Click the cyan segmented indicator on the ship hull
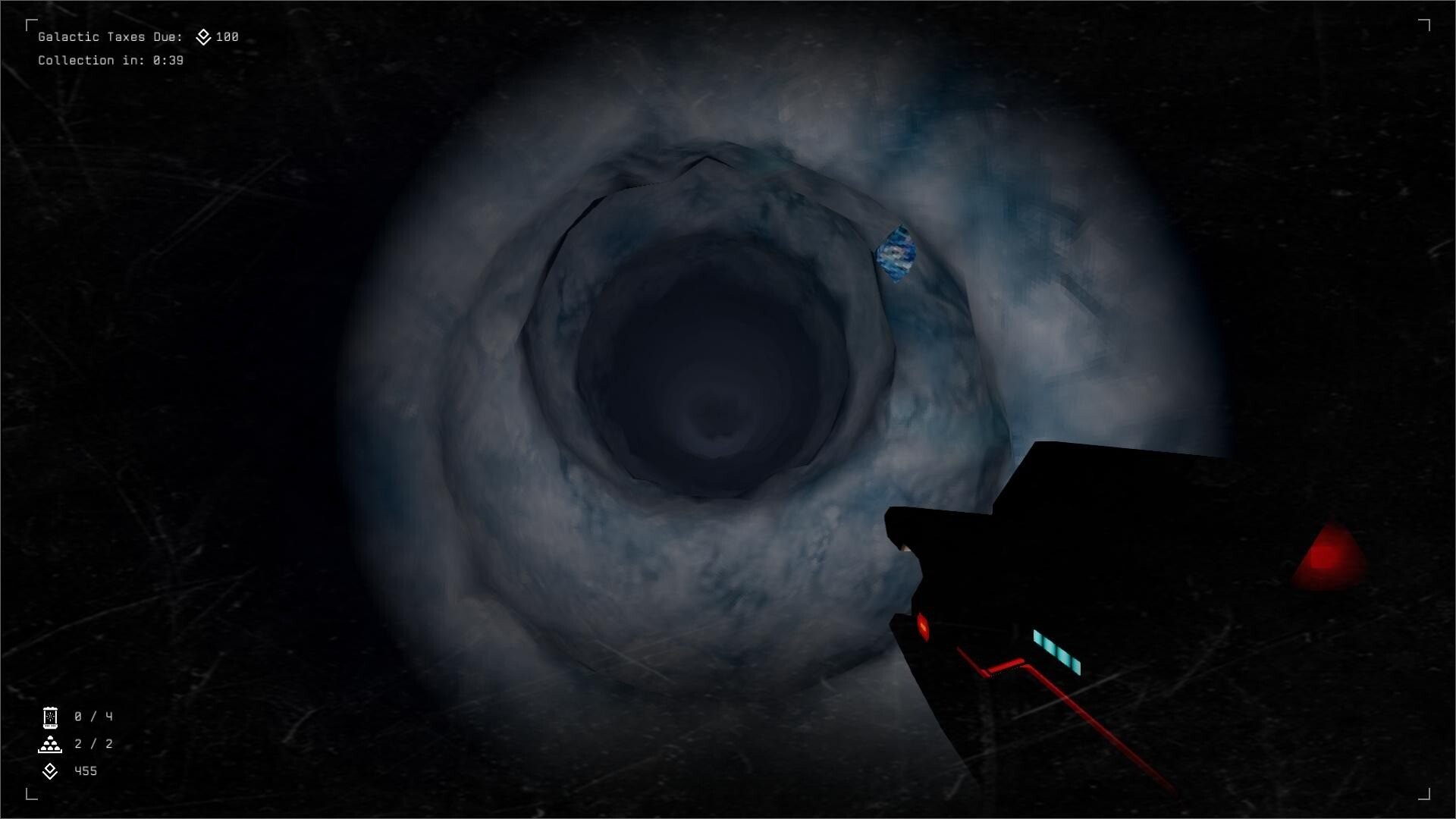This screenshot has width=1456, height=819. 1056,651
